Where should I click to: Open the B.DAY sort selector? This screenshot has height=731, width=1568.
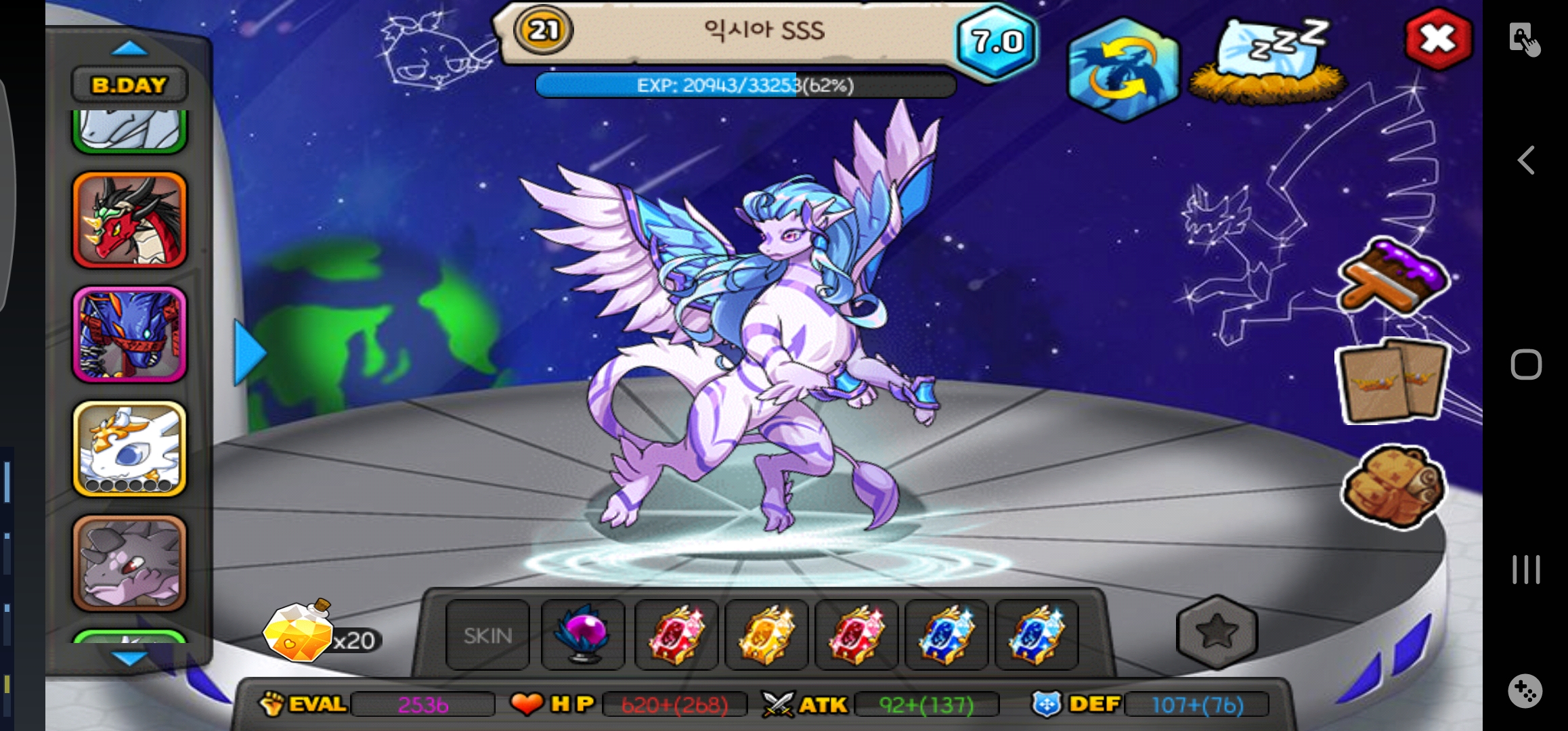tap(129, 85)
